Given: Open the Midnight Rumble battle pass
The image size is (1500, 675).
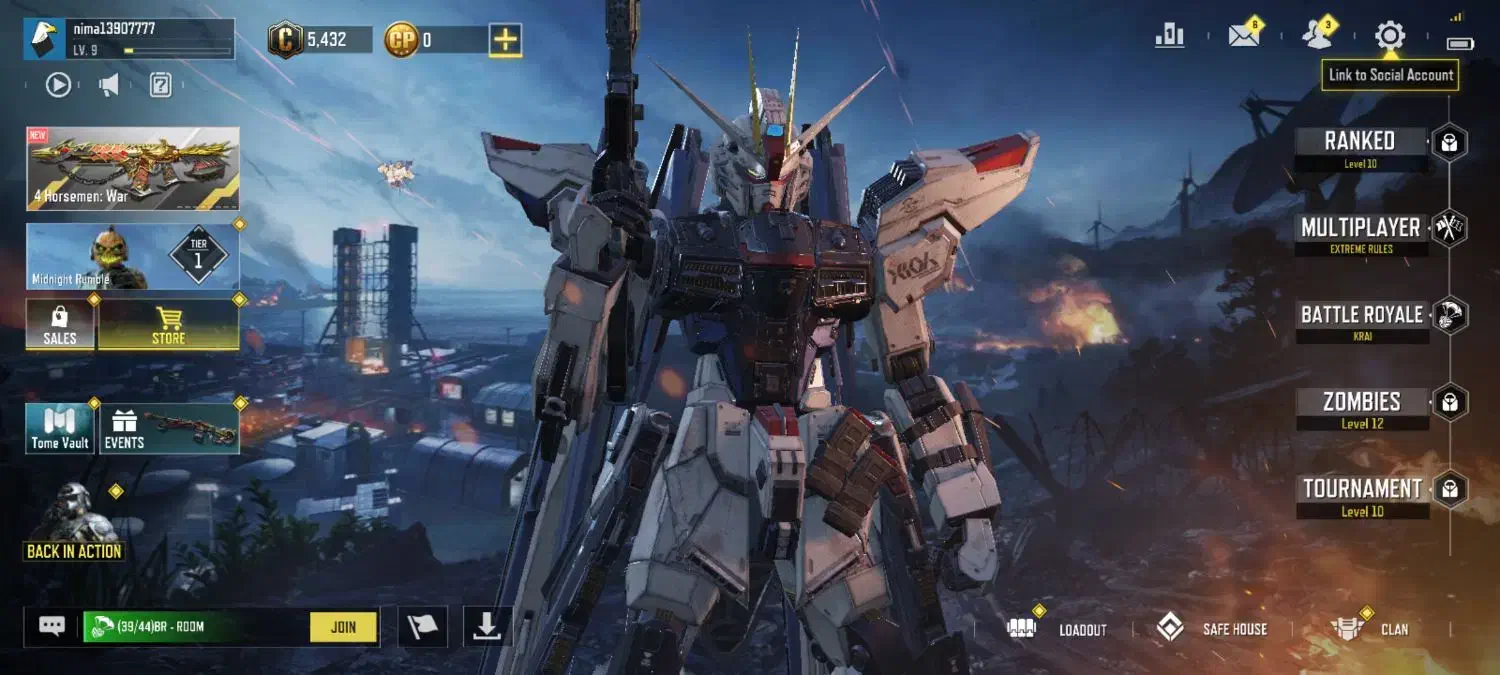Looking at the screenshot, I should (132, 257).
